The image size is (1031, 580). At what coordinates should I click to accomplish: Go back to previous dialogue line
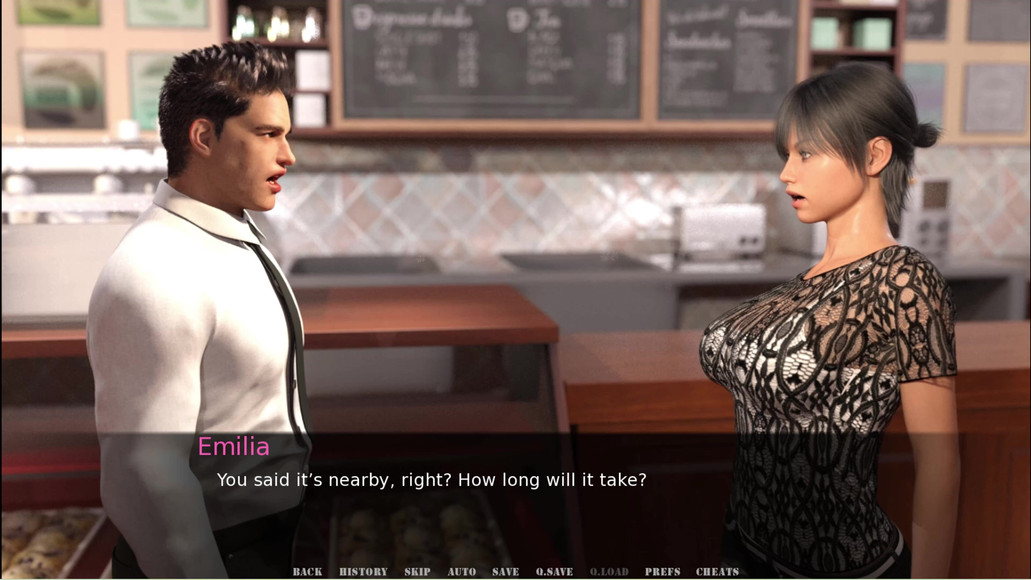307,572
